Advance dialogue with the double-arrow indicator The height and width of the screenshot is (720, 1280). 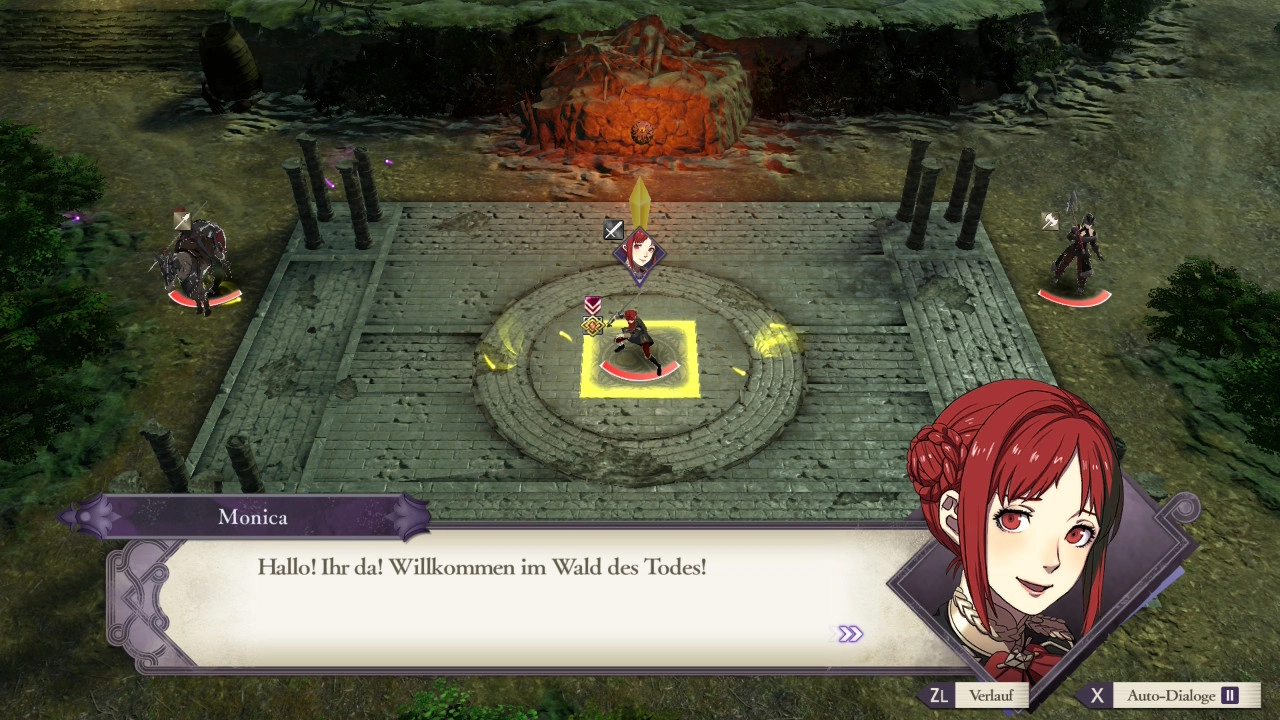(x=849, y=634)
